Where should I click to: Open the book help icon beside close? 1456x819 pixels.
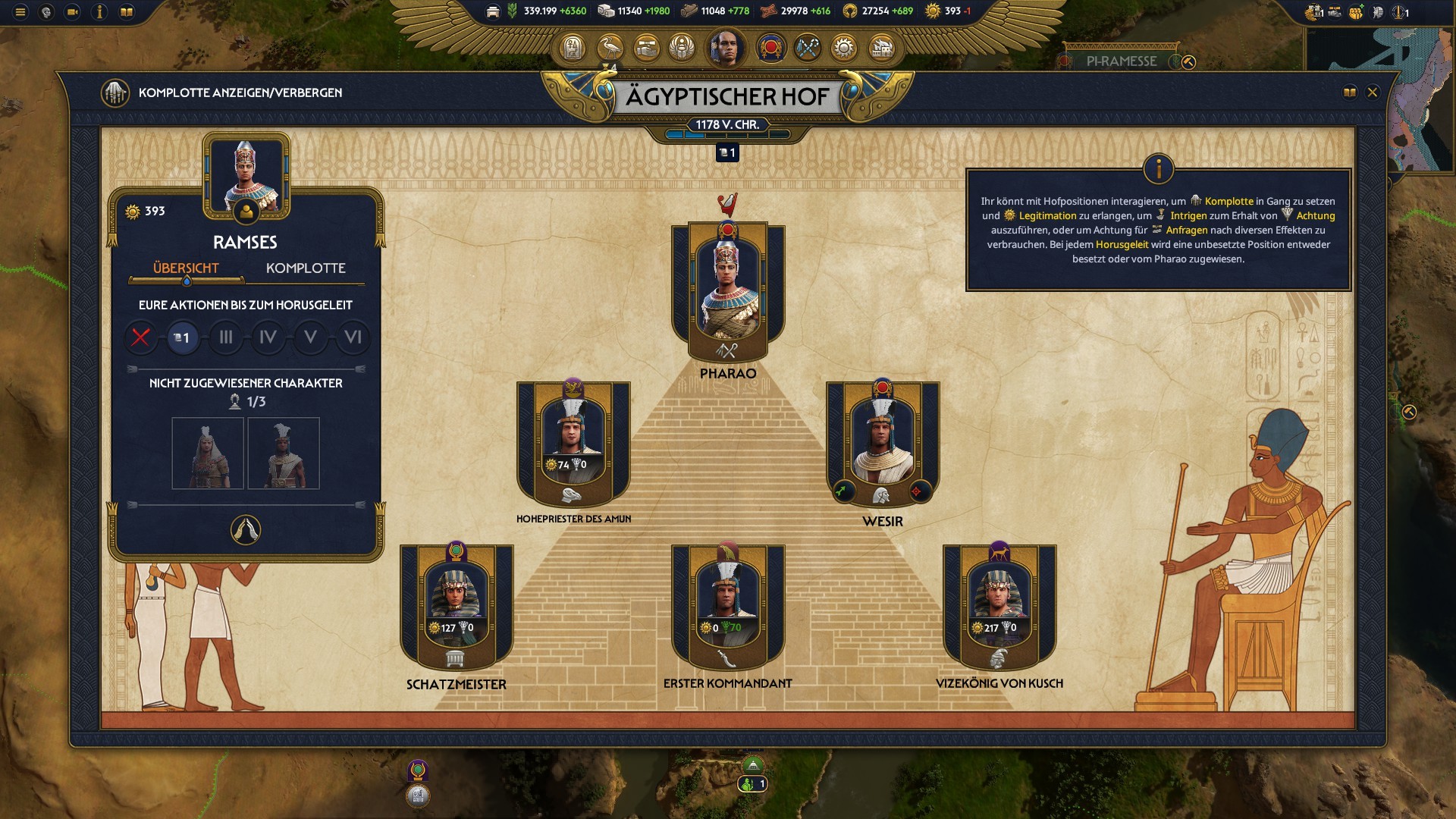click(1350, 93)
